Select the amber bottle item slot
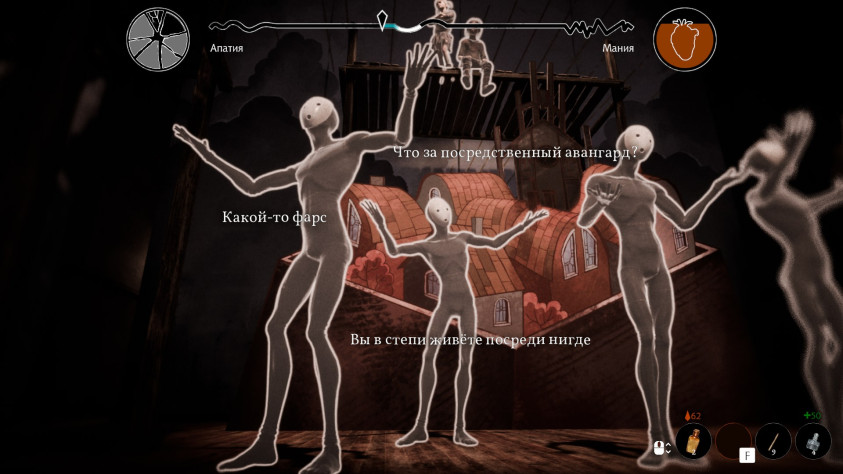This screenshot has width=843, height=474. click(x=693, y=441)
